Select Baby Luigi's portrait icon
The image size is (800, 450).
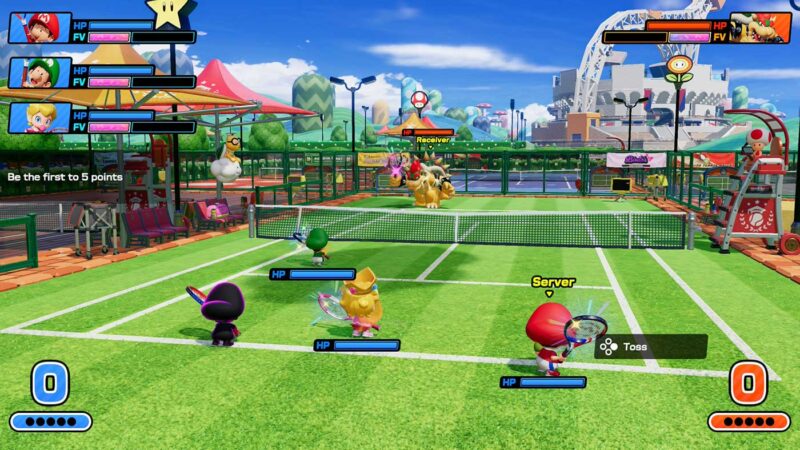pos(40,72)
